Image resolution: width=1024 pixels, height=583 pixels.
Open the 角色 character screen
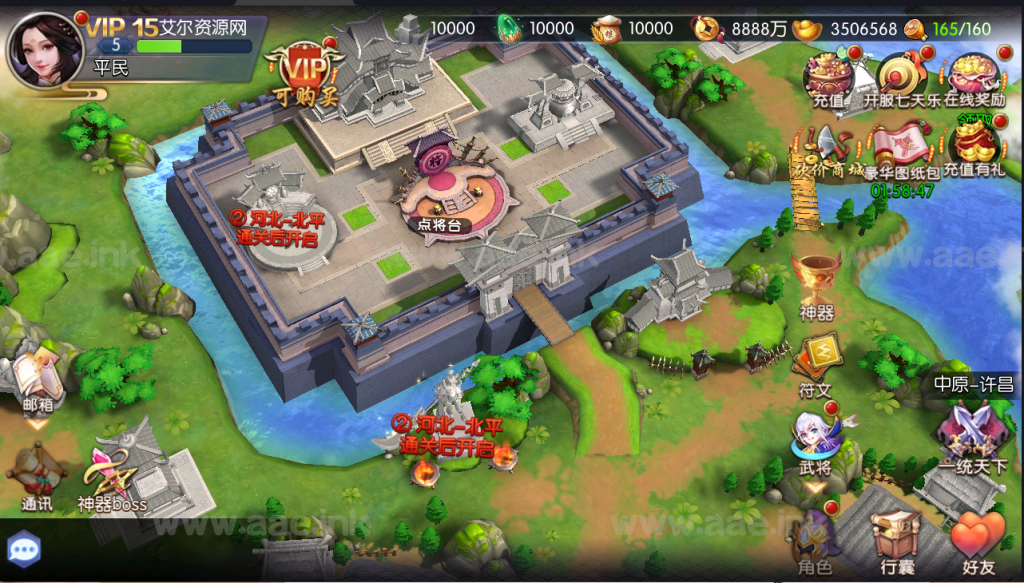pyautogui.click(x=814, y=540)
